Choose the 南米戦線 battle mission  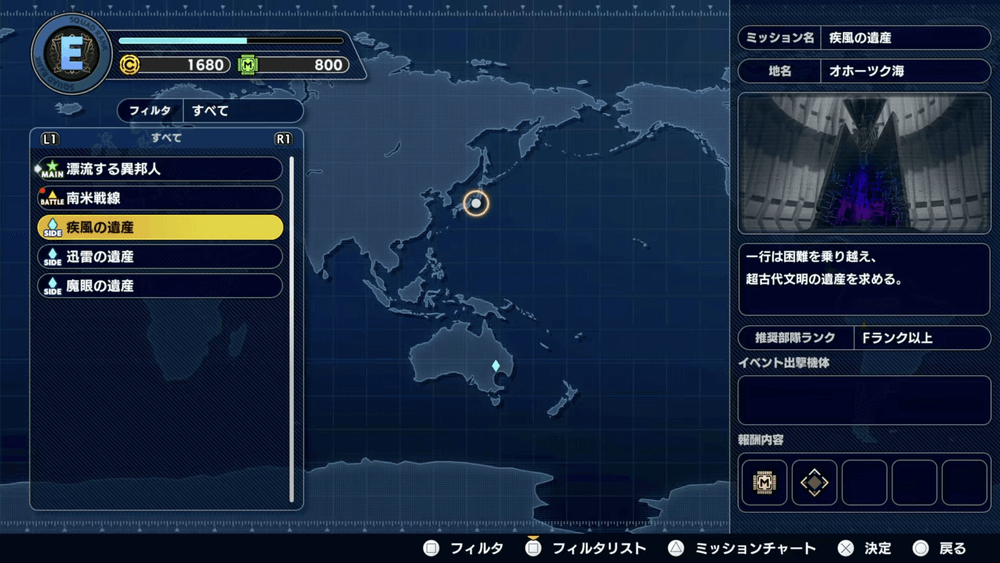click(x=160, y=198)
